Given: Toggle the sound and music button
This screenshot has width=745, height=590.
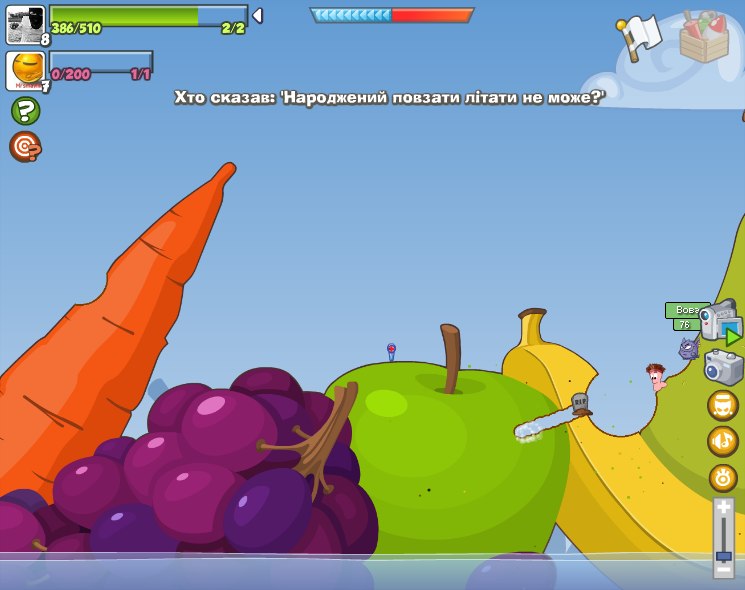Looking at the screenshot, I should pyautogui.click(x=723, y=441).
